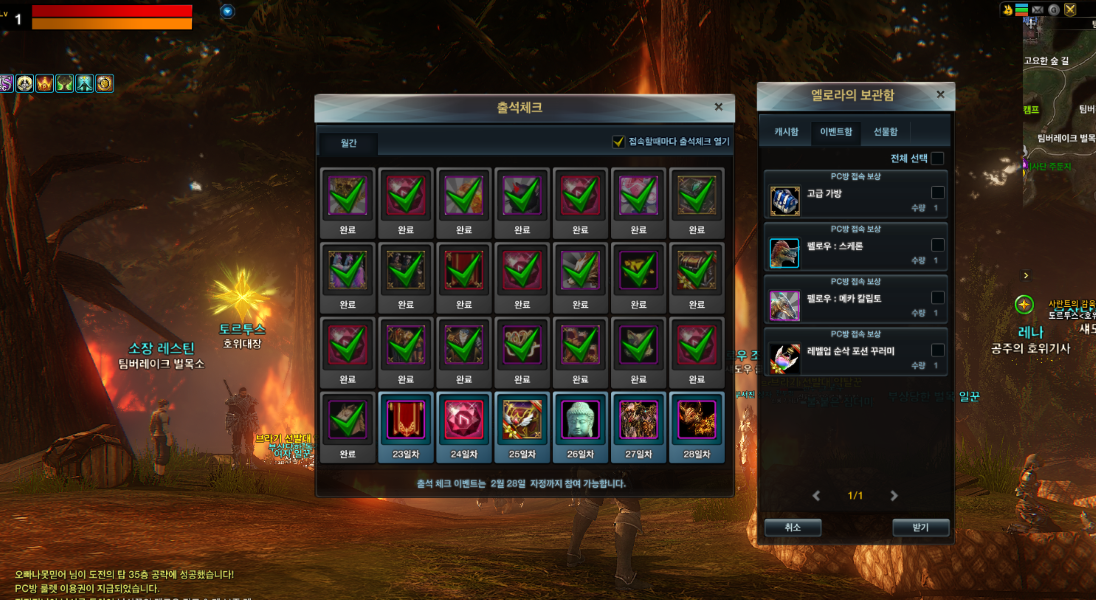Toggle the open attendance check on login checkbox

click(x=619, y=142)
